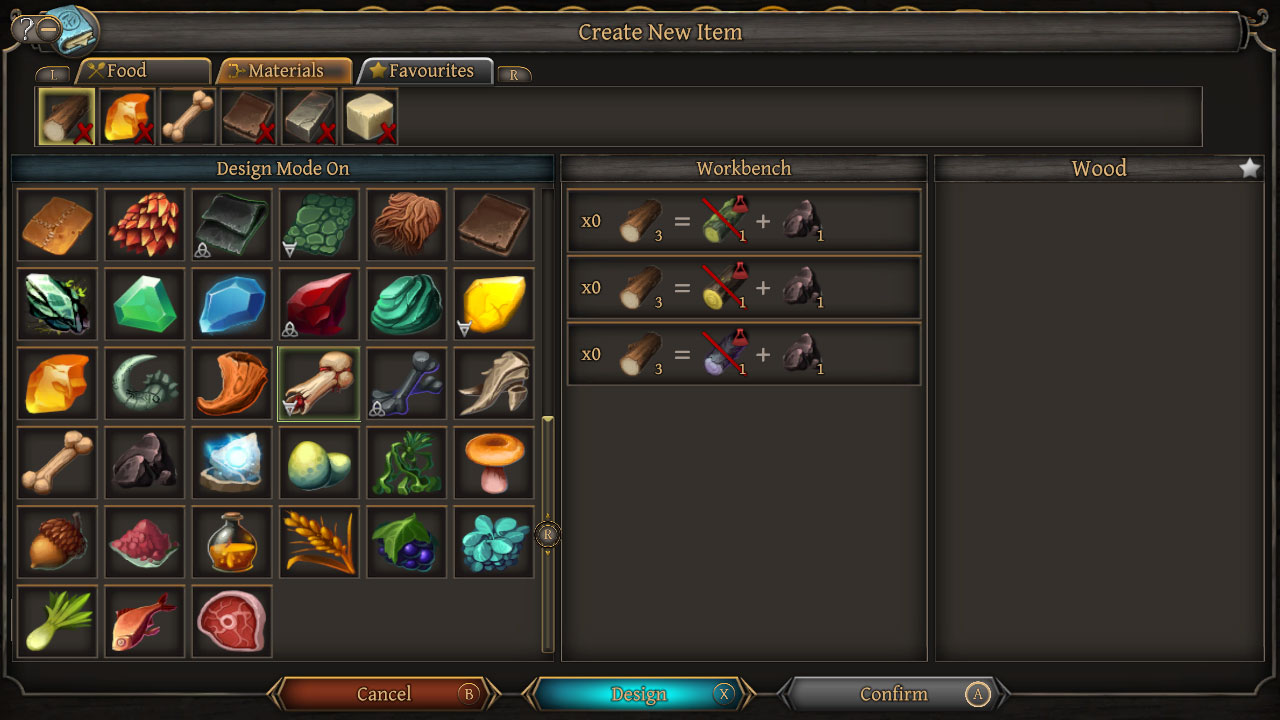Image resolution: width=1280 pixels, height=720 pixels.
Task: Select the wheat sheaf icon
Action: (318, 542)
